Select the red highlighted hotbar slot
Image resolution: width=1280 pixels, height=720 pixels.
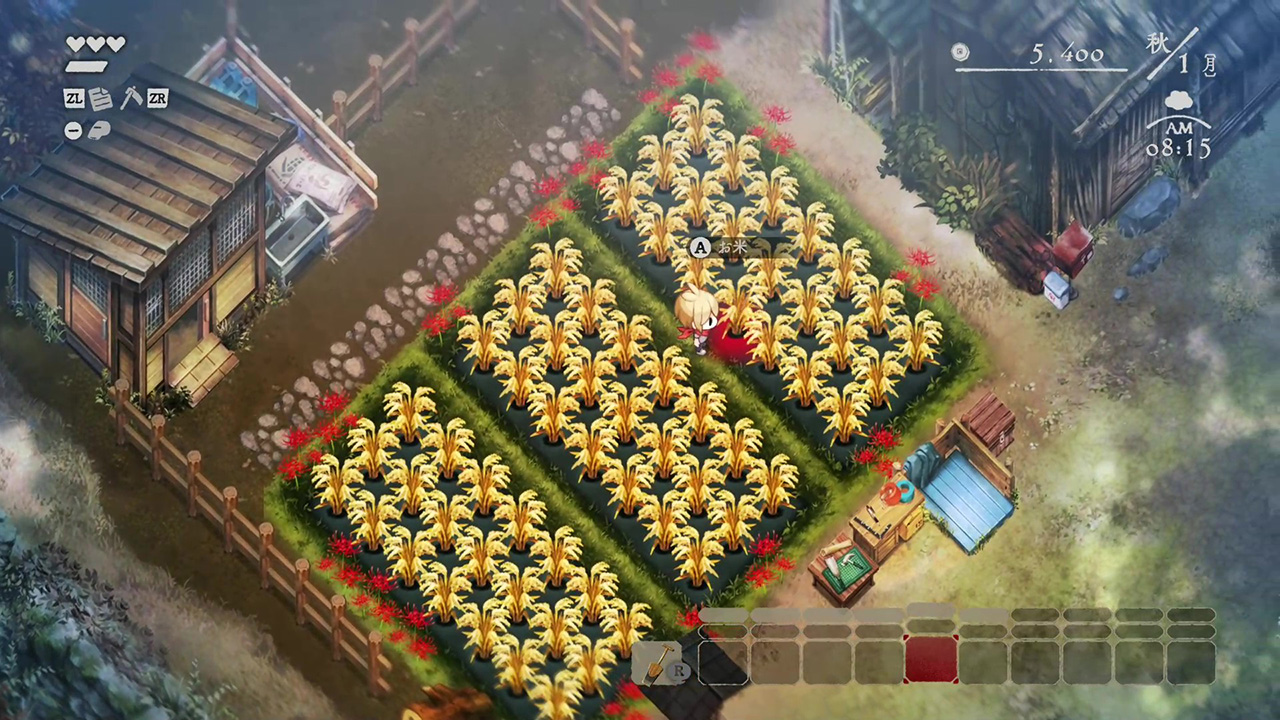(930, 660)
